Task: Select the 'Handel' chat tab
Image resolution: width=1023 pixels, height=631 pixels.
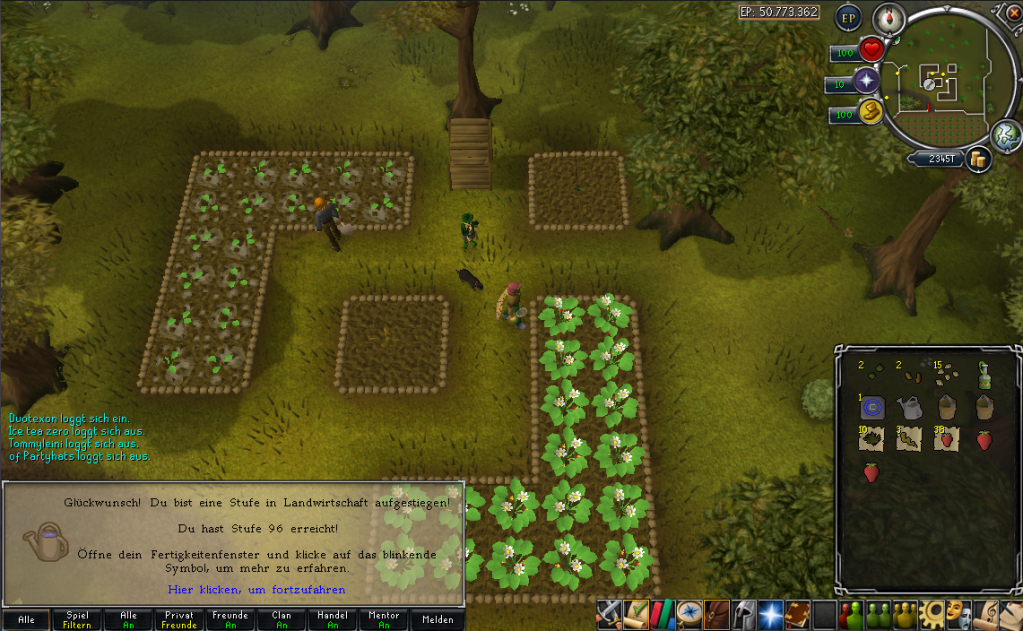Action: coord(334,620)
